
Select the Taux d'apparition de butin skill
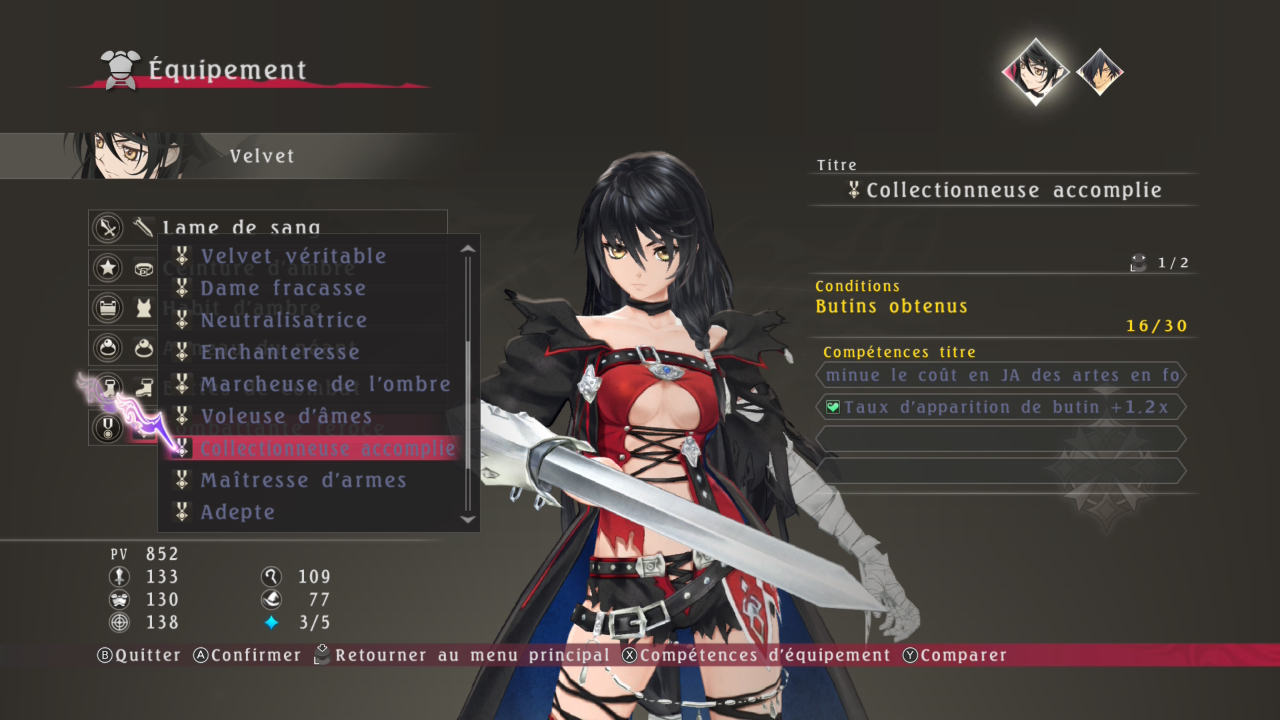tap(1001, 407)
